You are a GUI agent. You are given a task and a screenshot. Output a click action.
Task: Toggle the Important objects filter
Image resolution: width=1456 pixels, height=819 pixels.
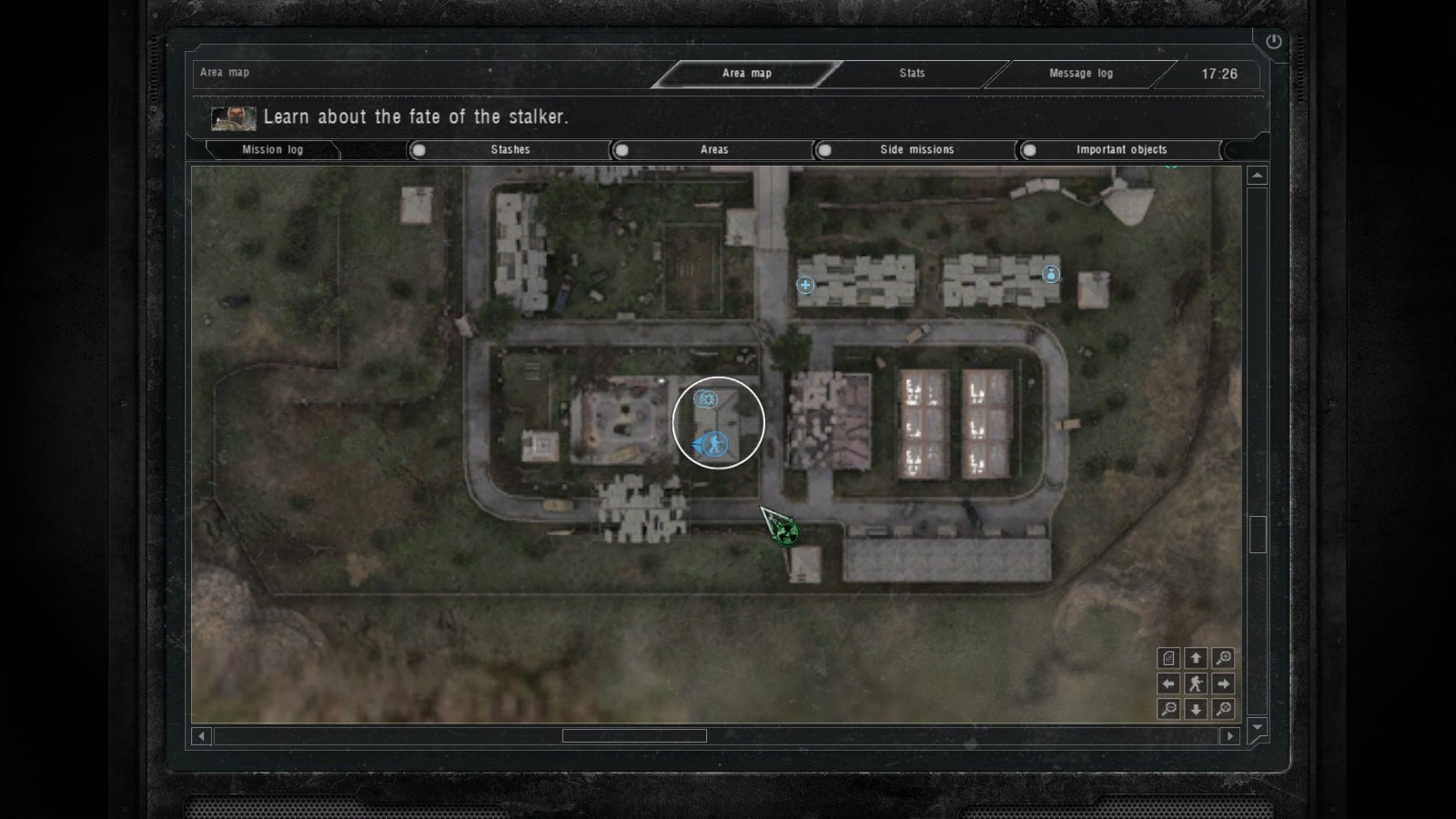(1029, 150)
